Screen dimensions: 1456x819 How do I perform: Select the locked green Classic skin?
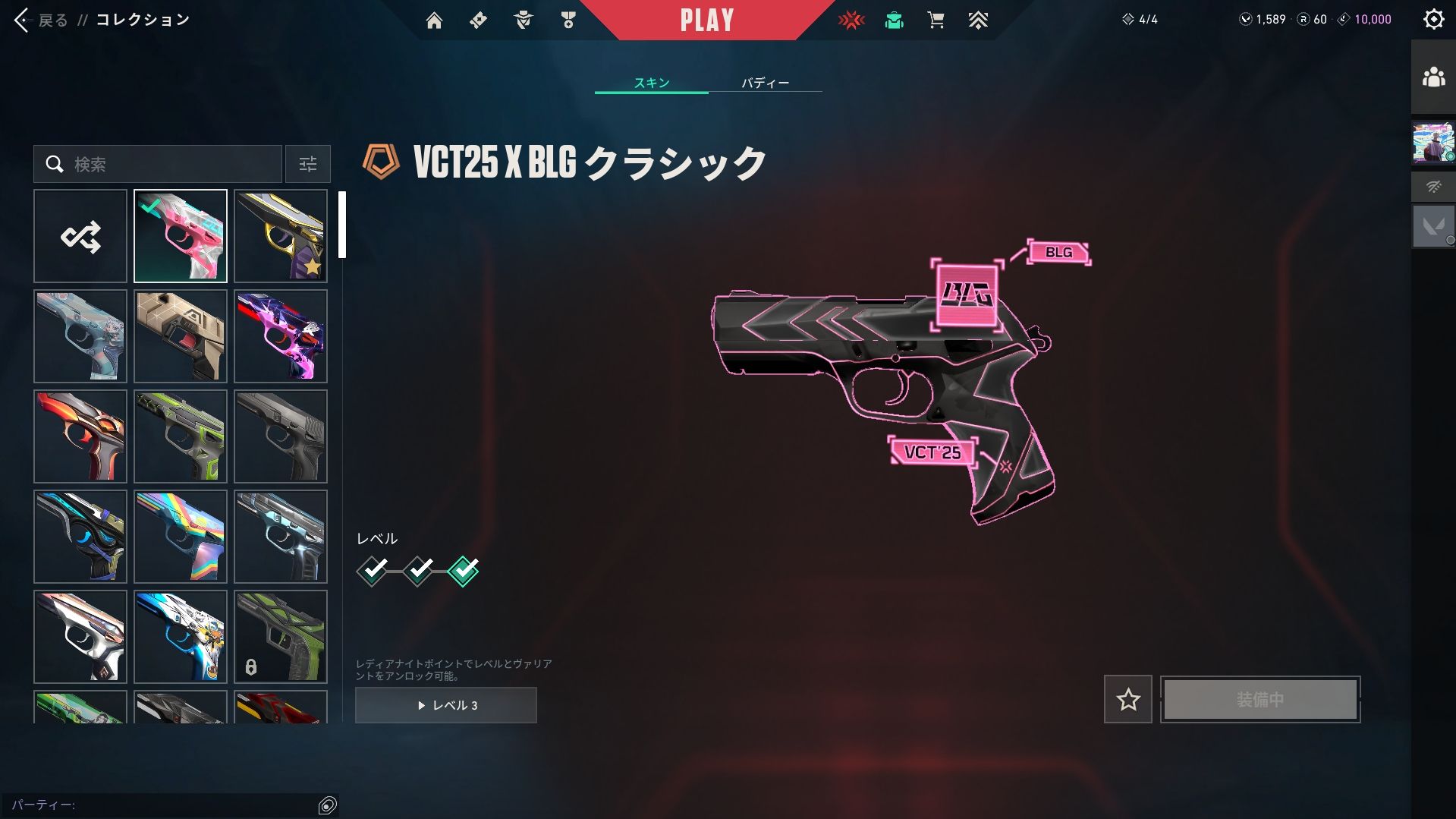281,637
